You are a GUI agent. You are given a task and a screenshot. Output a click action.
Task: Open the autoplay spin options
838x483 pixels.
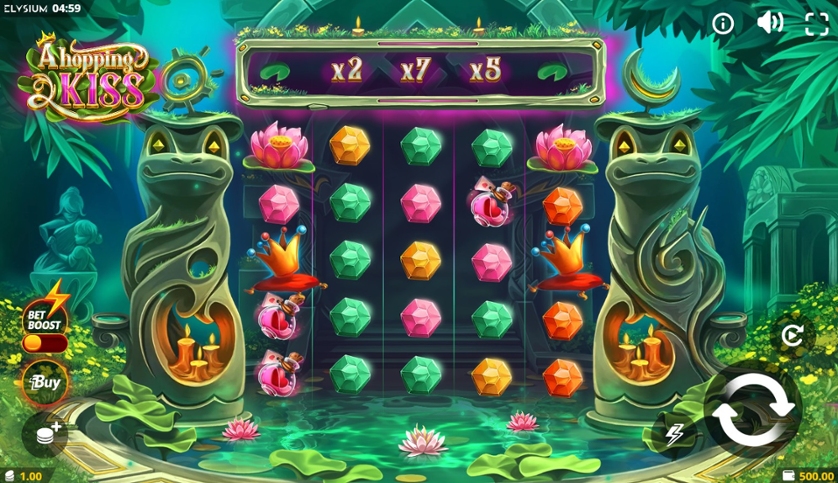tap(792, 337)
